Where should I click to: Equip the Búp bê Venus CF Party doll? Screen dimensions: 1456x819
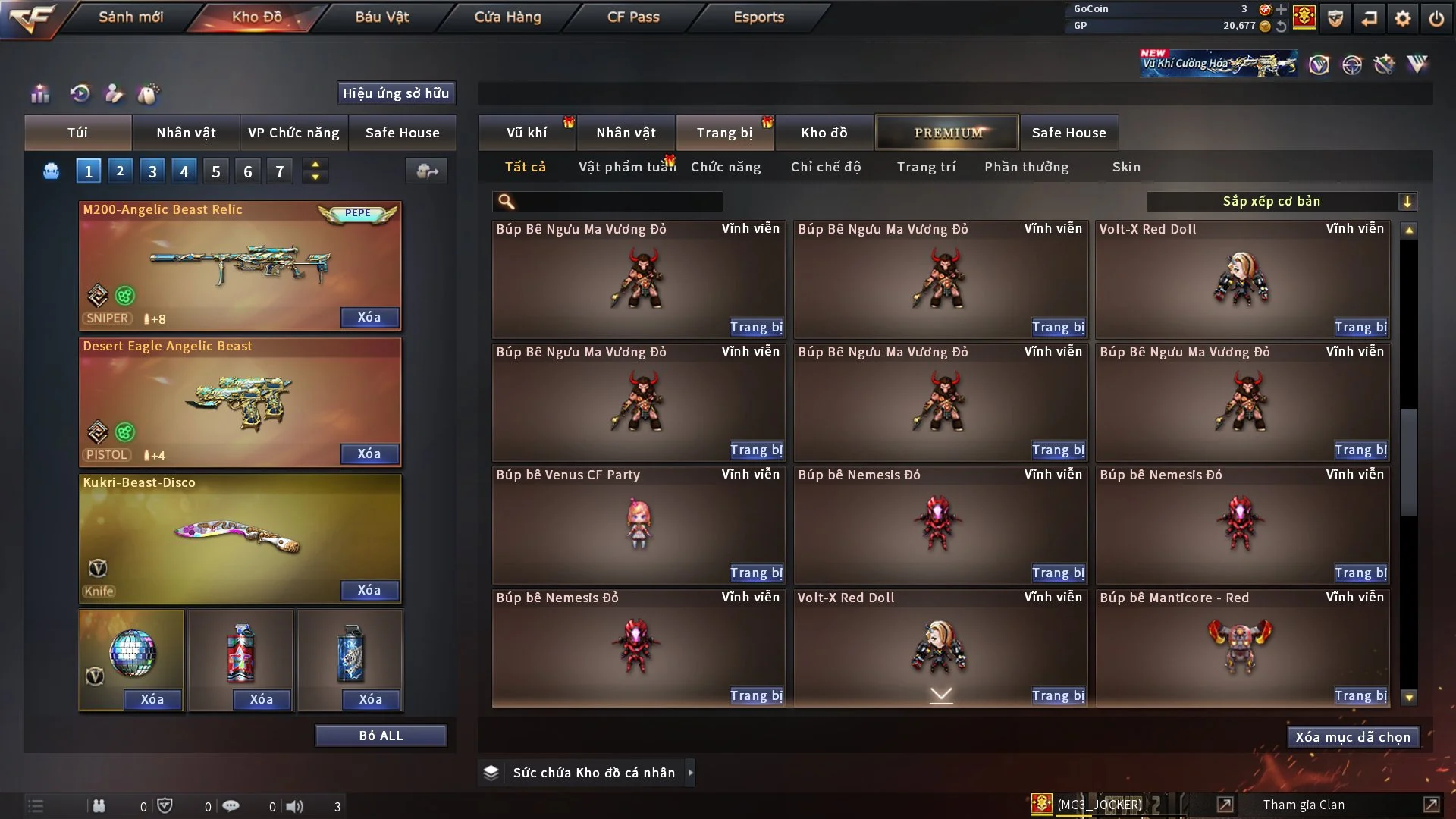click(x=755, y=573)
